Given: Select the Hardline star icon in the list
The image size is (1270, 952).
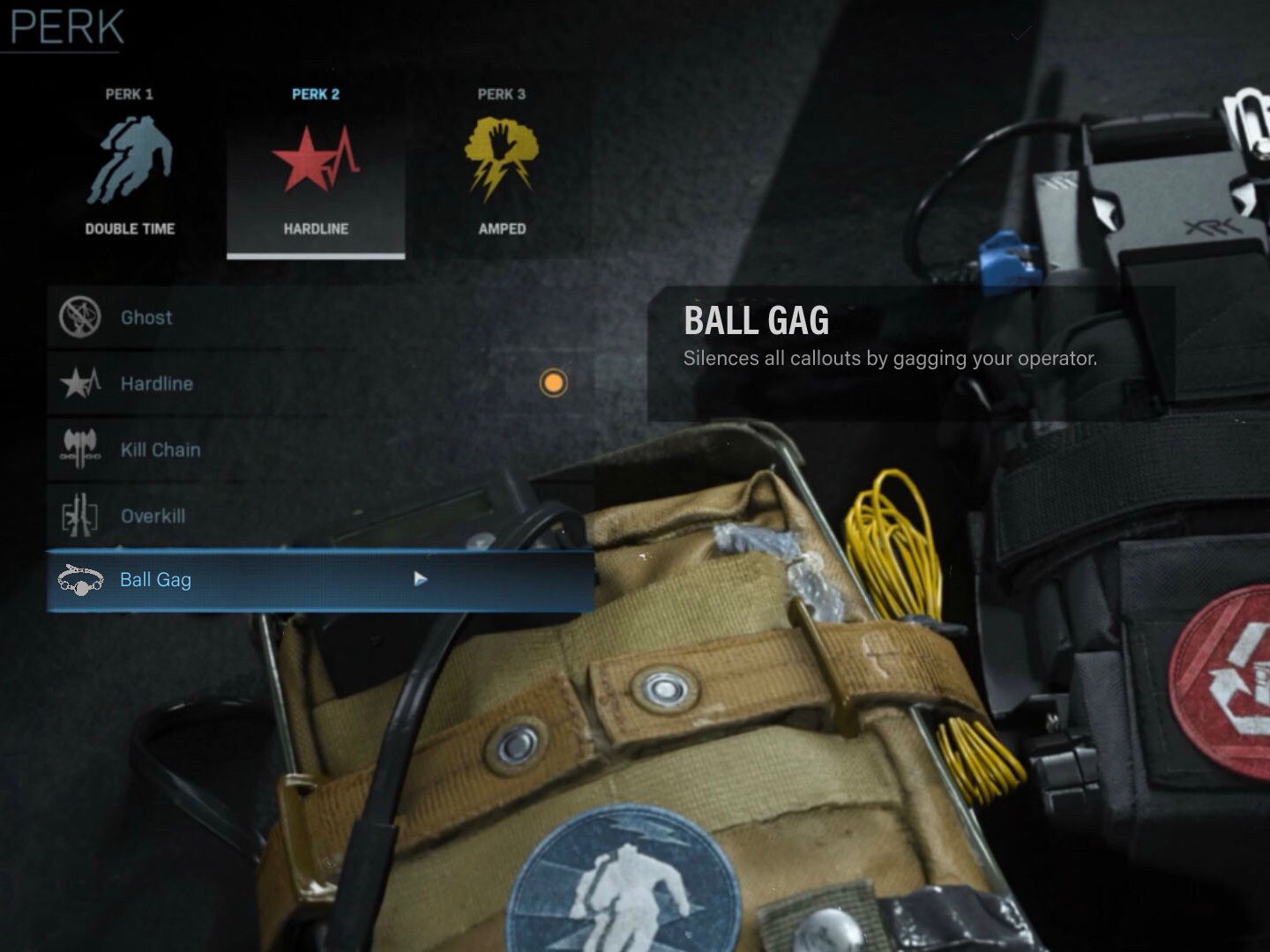Looking at the screenshot, I should tap(79, 383).
